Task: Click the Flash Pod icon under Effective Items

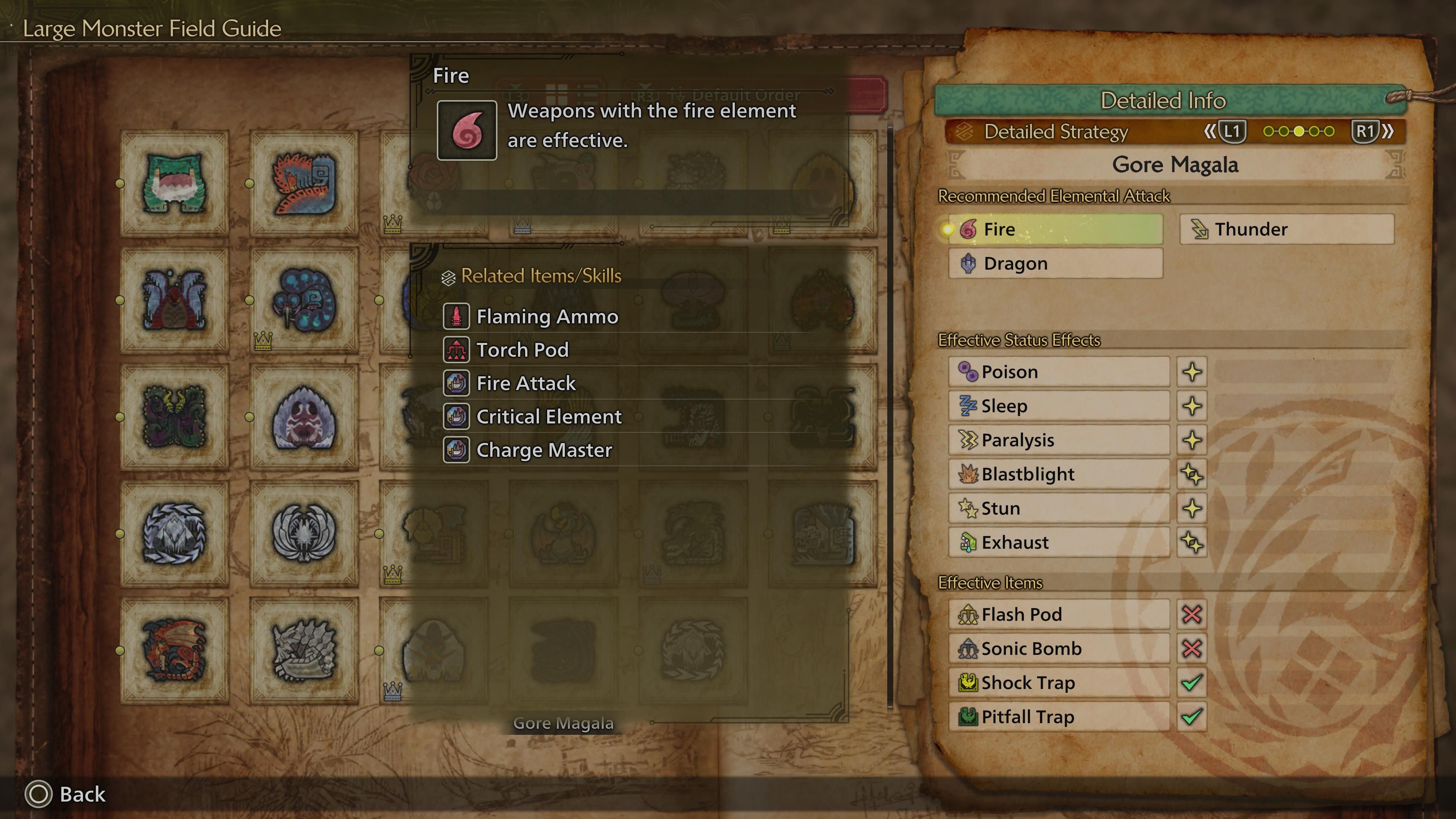Action: pyautogui.click(x=969, y=614)
